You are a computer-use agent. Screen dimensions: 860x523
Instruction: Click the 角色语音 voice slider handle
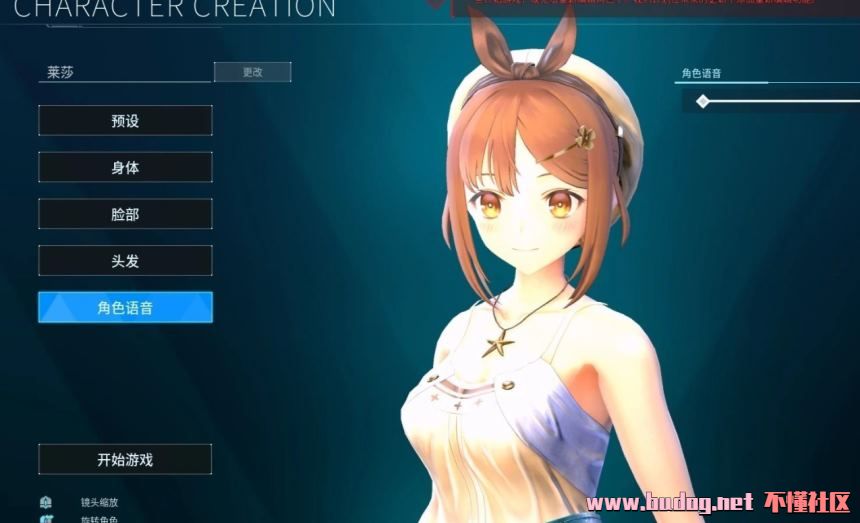703,101
